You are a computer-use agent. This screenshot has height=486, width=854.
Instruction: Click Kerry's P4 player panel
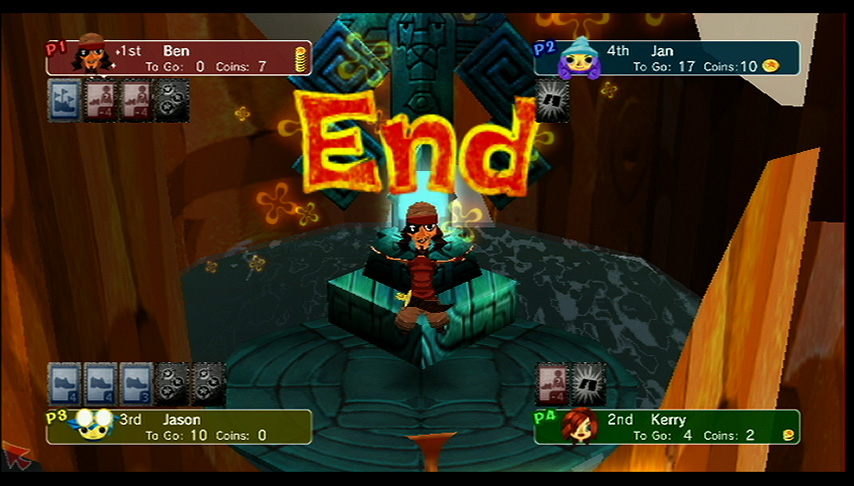666,427
